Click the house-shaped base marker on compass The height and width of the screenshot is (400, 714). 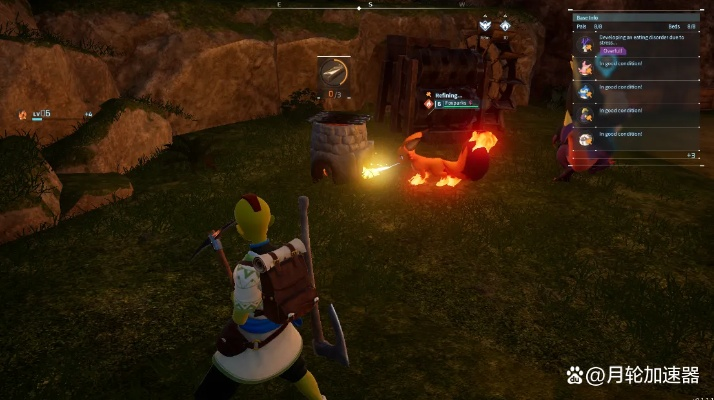tap(505, 25)
